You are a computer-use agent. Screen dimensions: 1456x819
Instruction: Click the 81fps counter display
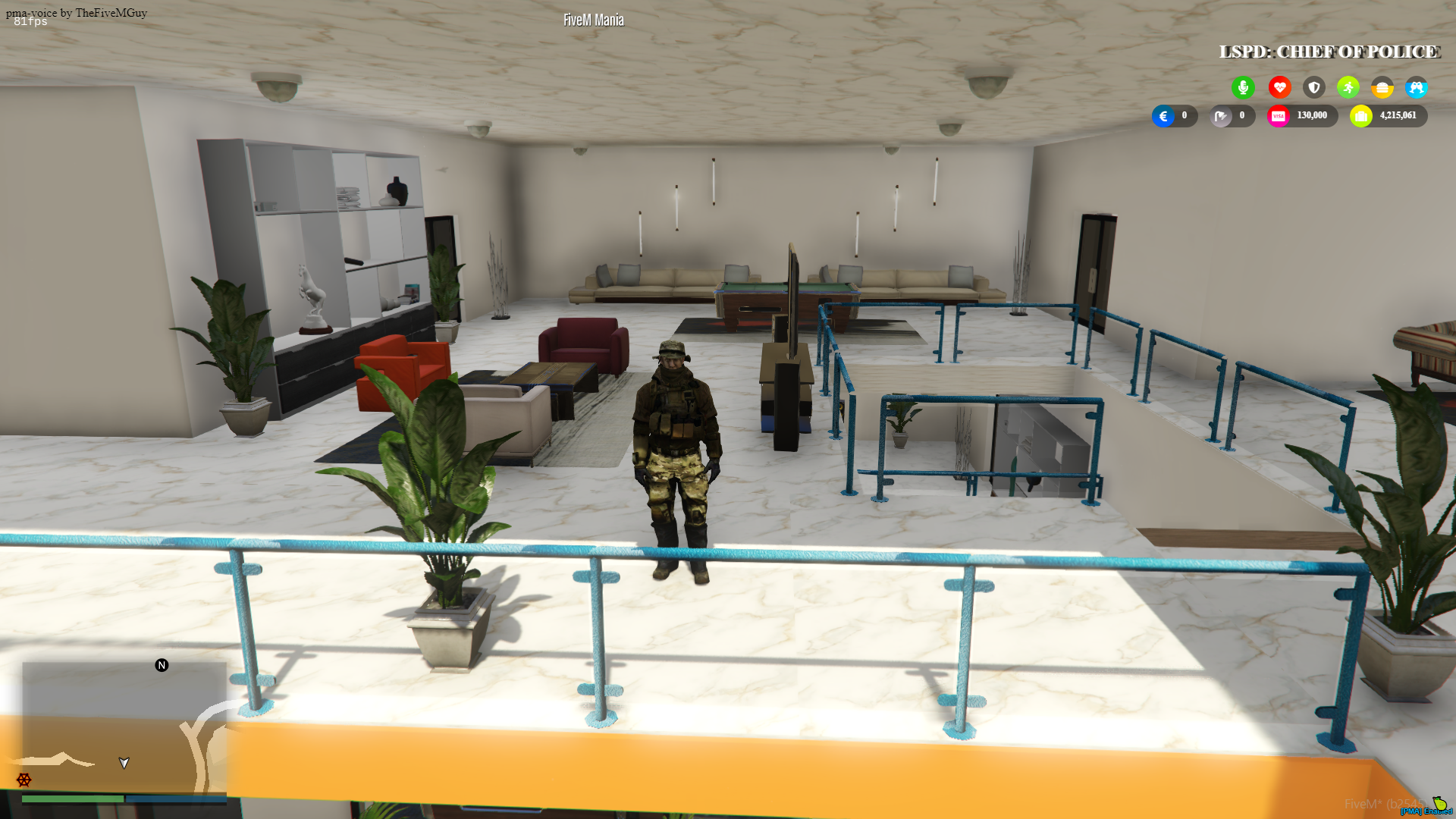(29, 21)
